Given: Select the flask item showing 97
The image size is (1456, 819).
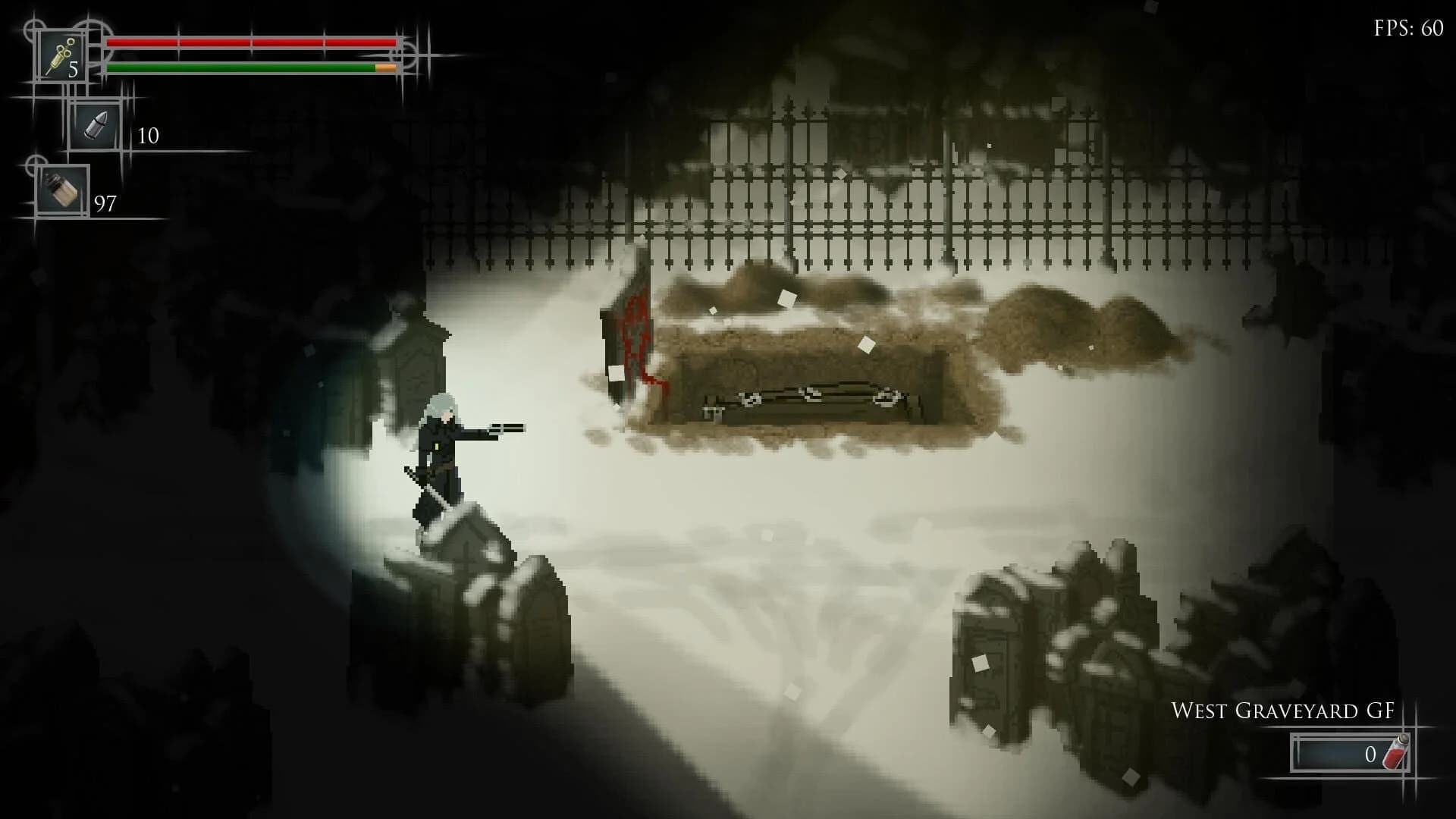Looking at the screenshot, I should click(x=61, y=188).
